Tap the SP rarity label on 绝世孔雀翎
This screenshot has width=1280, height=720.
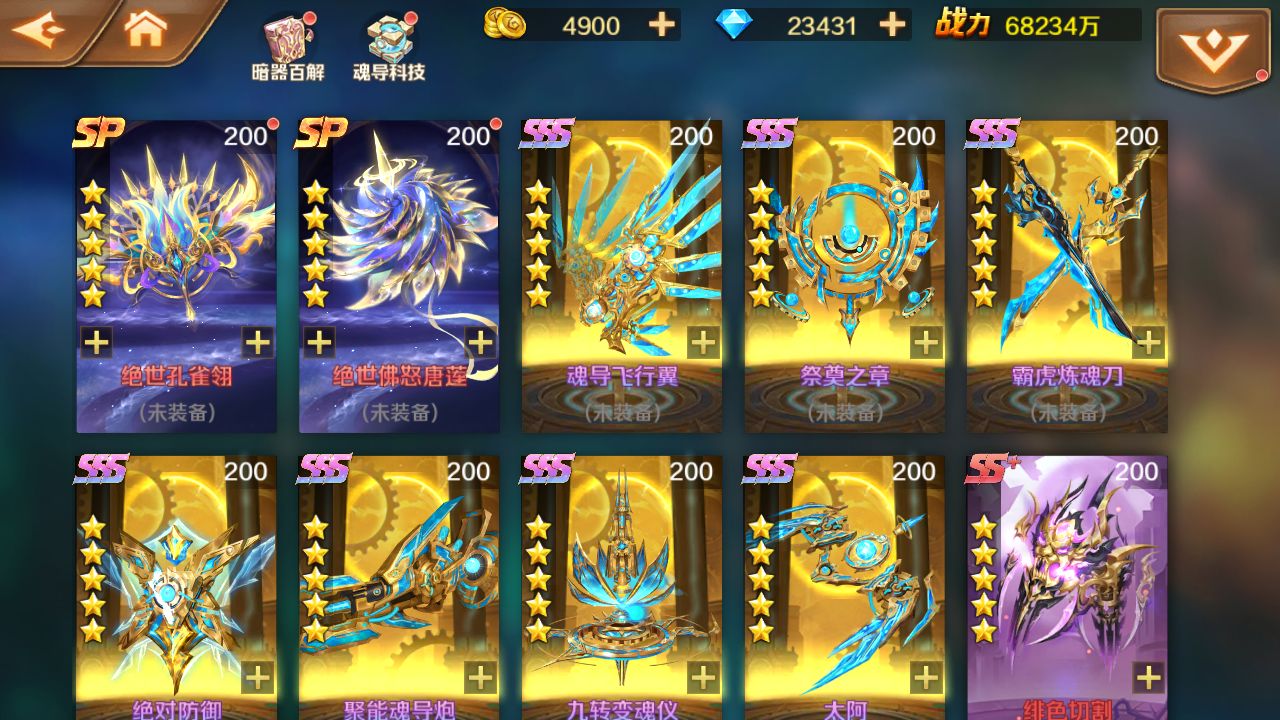pyautogui.click(x=97, y=133)
